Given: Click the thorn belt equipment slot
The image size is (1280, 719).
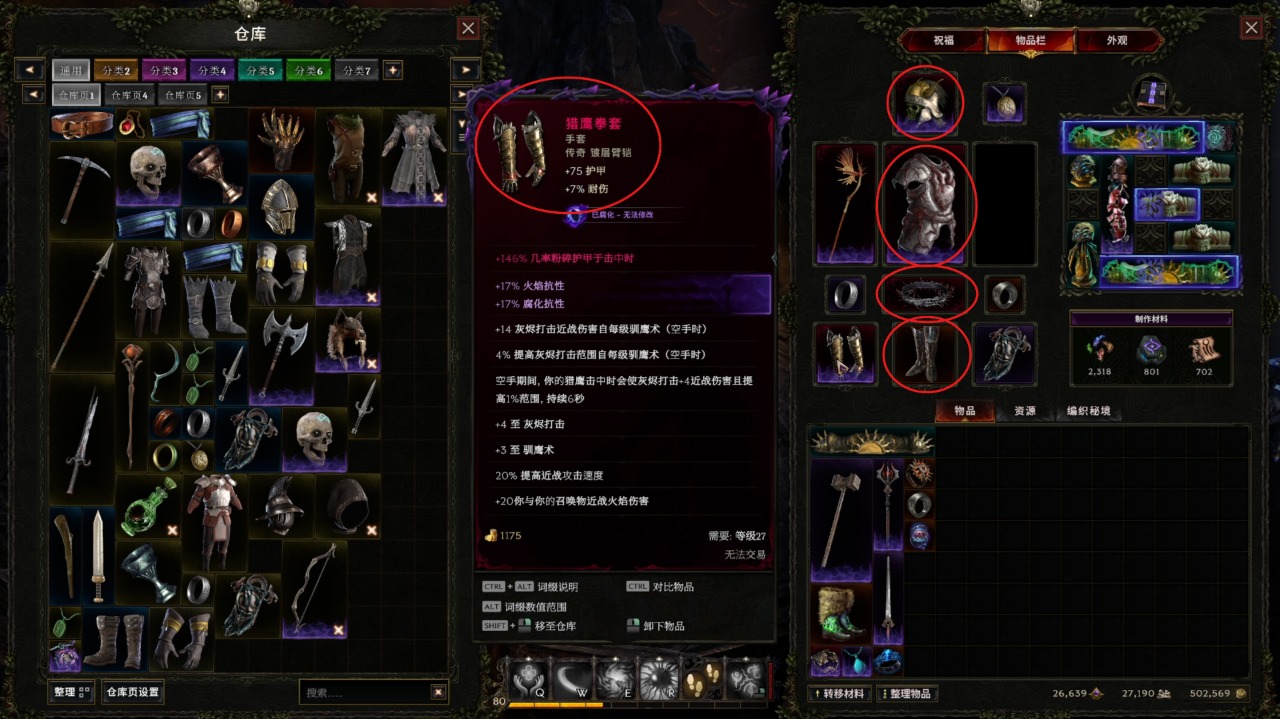Looking at the screenshot, I should pyautogui.click(x=926, y=294).
